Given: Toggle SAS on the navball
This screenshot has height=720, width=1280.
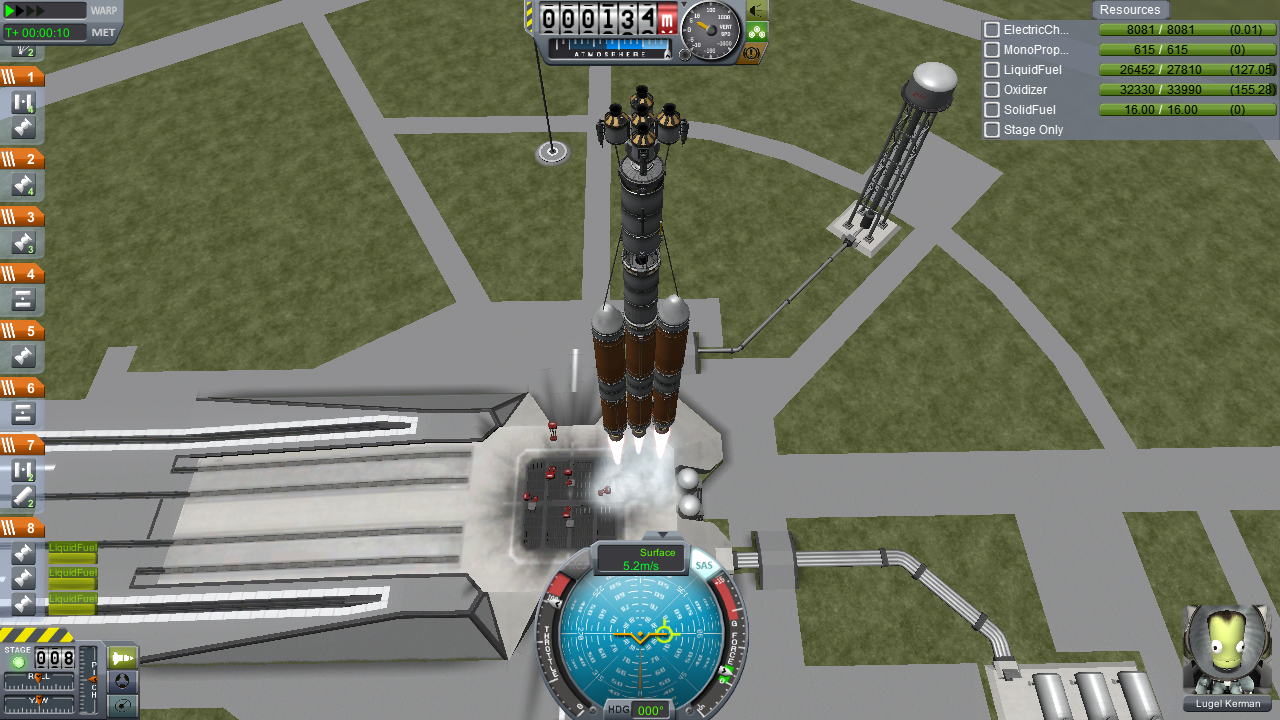Looking at the screenshot, I should [705, 566].
